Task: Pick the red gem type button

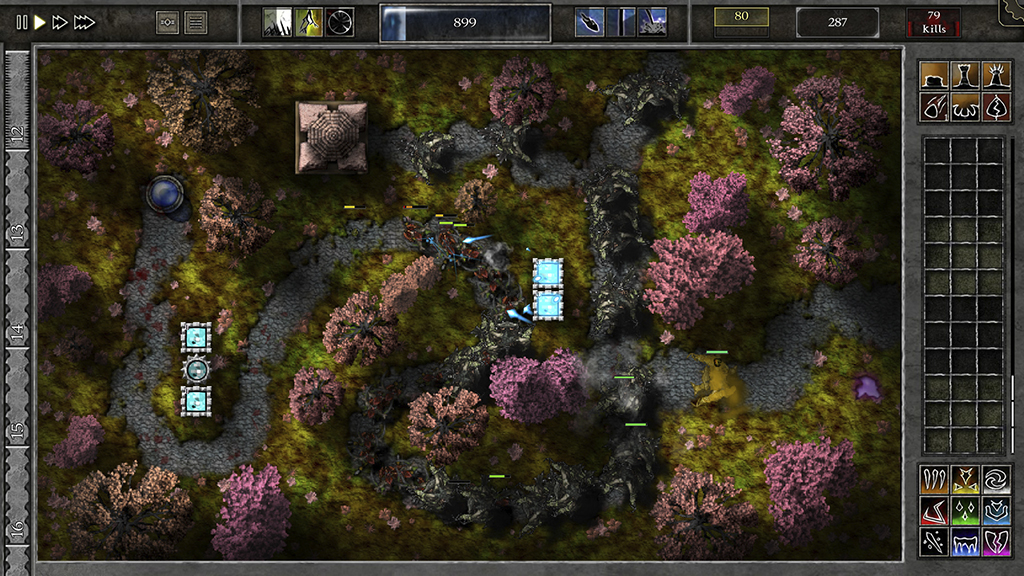Action: pyautogui.click(x=934, y=511)
